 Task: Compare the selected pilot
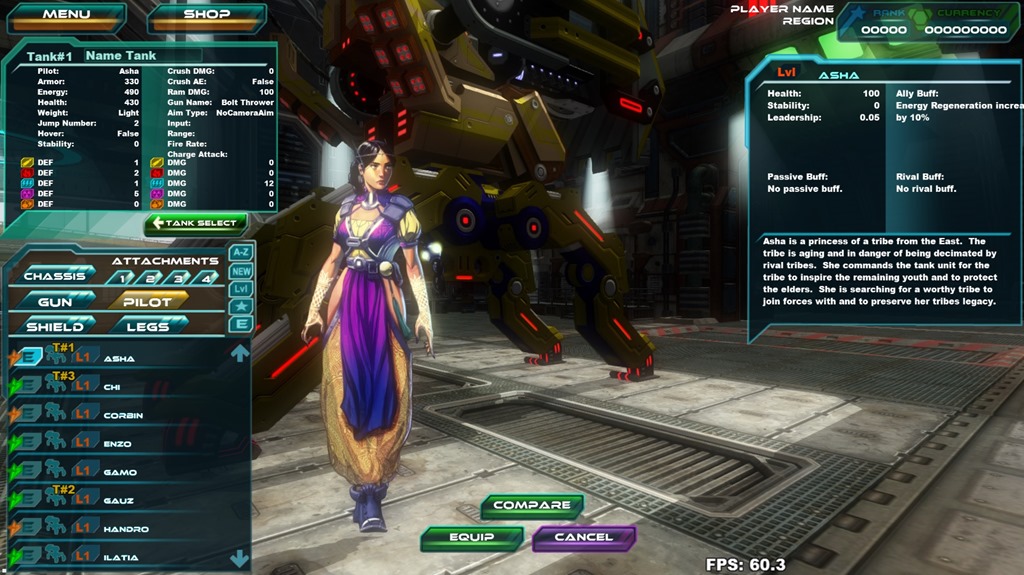tap(531, 506)
